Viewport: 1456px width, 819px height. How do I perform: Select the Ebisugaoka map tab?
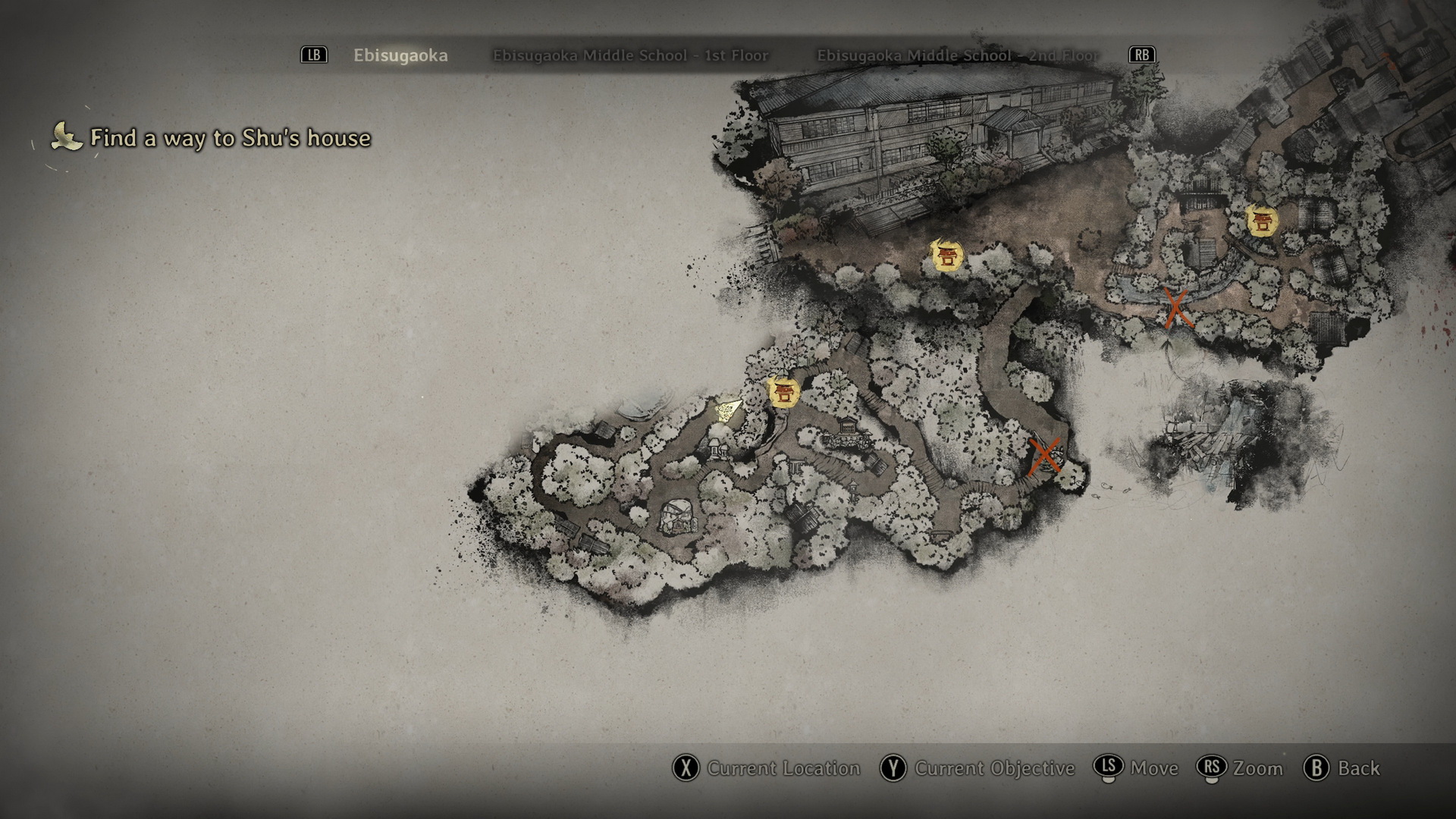400,55
